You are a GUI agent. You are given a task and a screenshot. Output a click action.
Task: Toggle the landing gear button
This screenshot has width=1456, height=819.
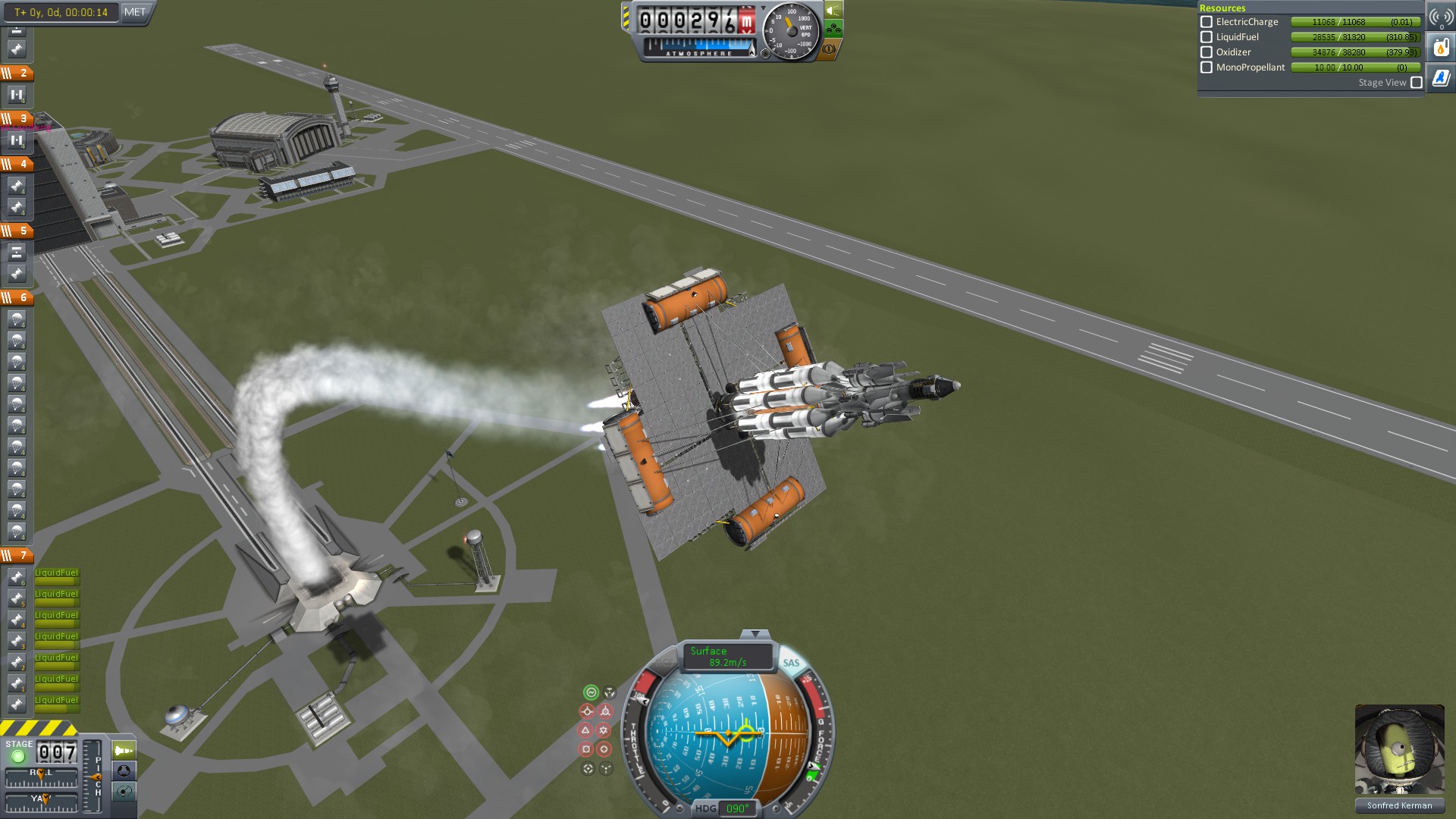[833, 30]
